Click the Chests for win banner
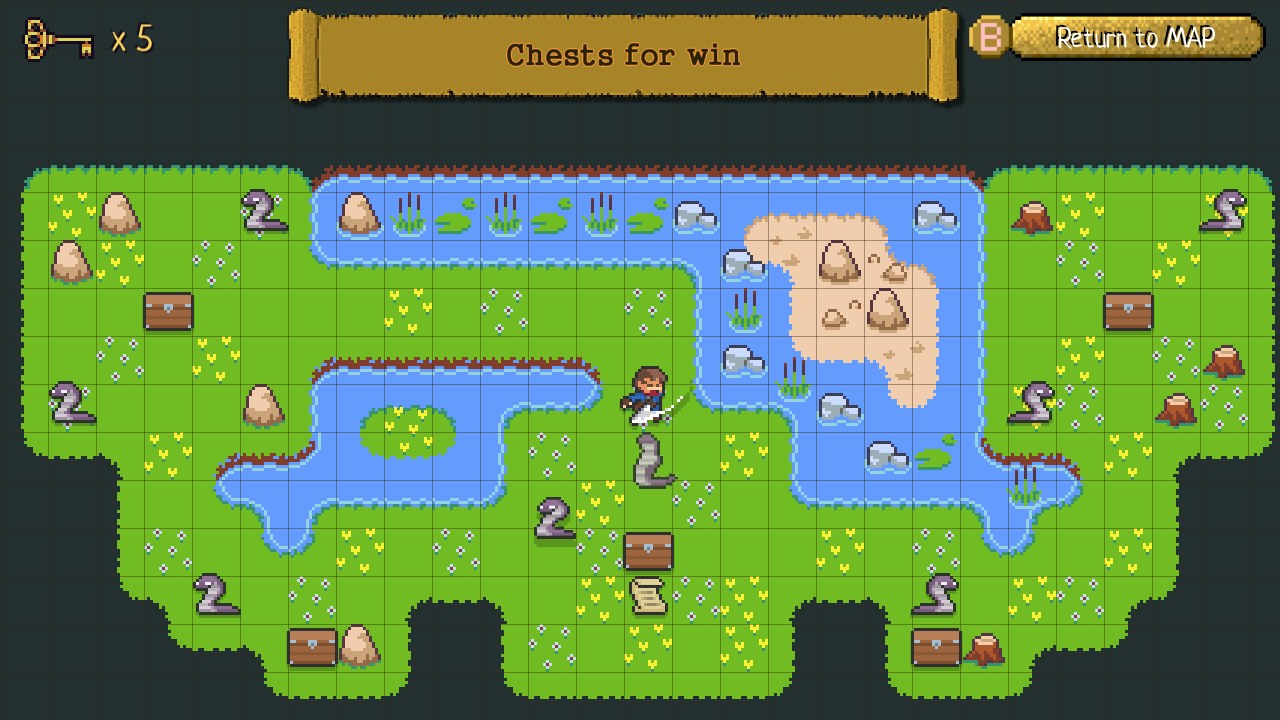Viewport: 1280px width, 720px height. tap(625, 55)
